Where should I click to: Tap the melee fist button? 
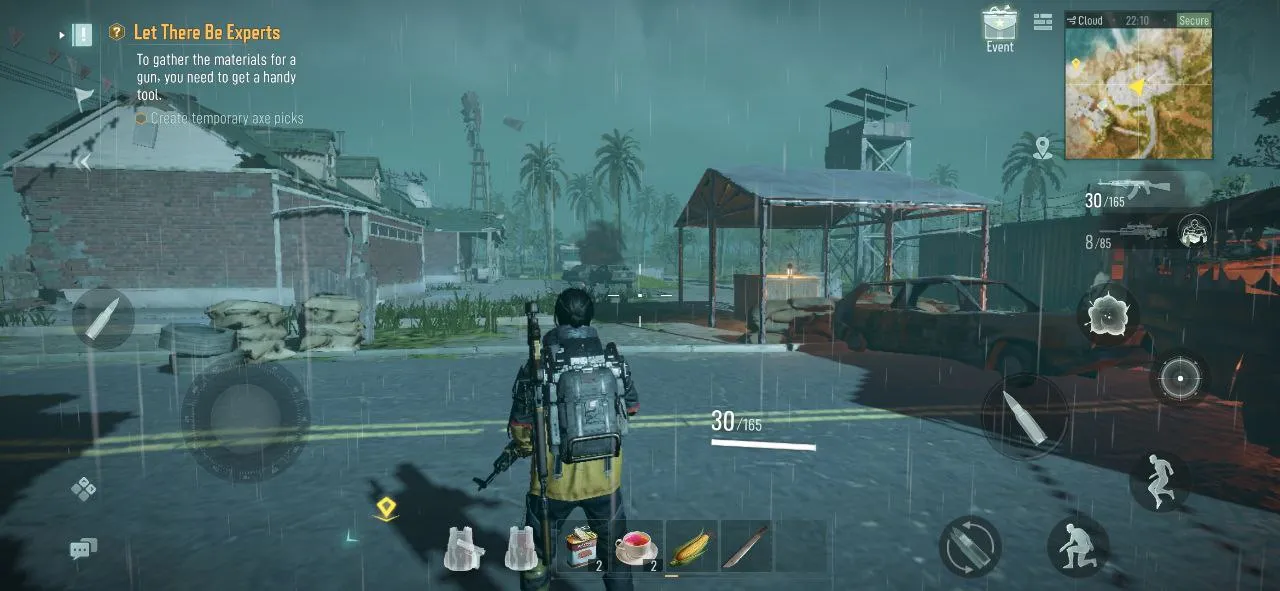click(1194, 233)
